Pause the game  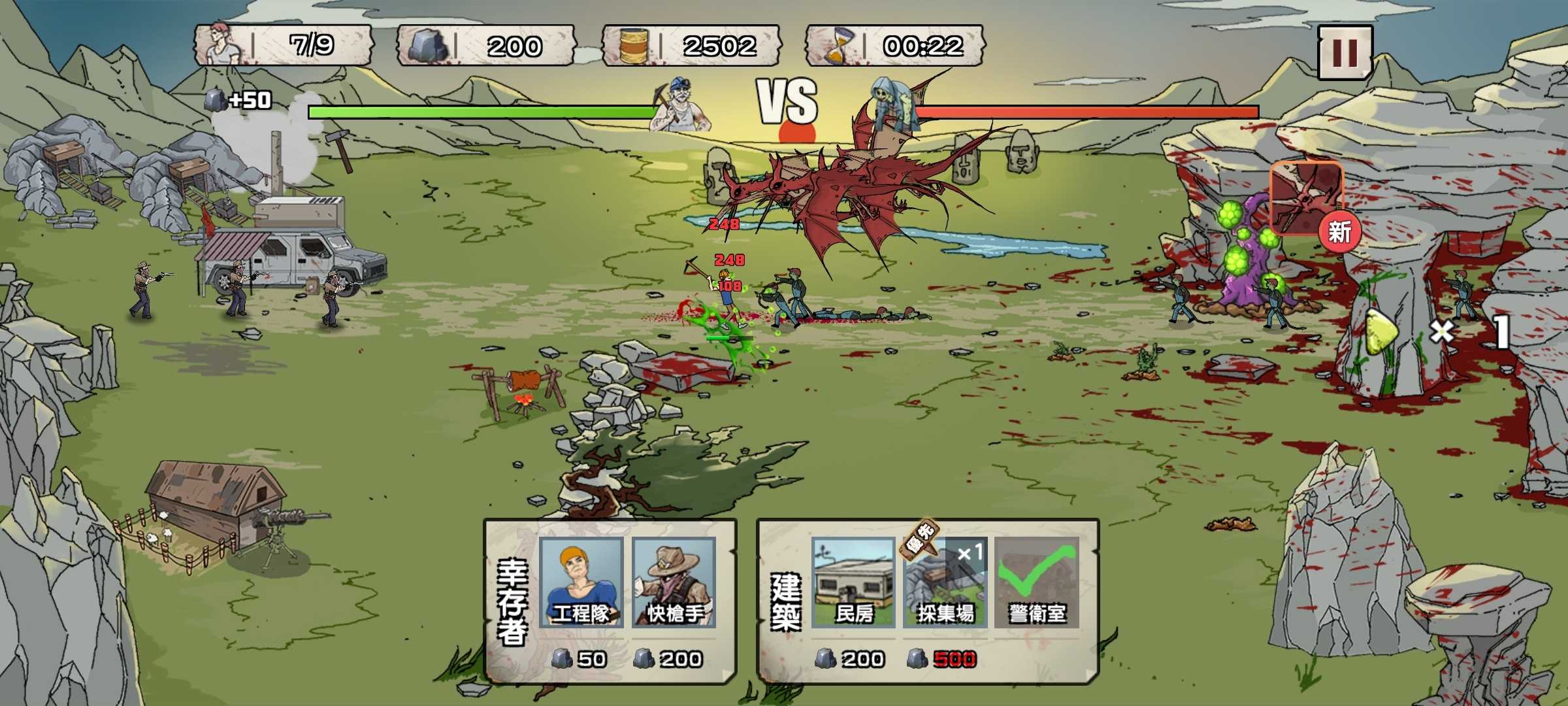1344,52
